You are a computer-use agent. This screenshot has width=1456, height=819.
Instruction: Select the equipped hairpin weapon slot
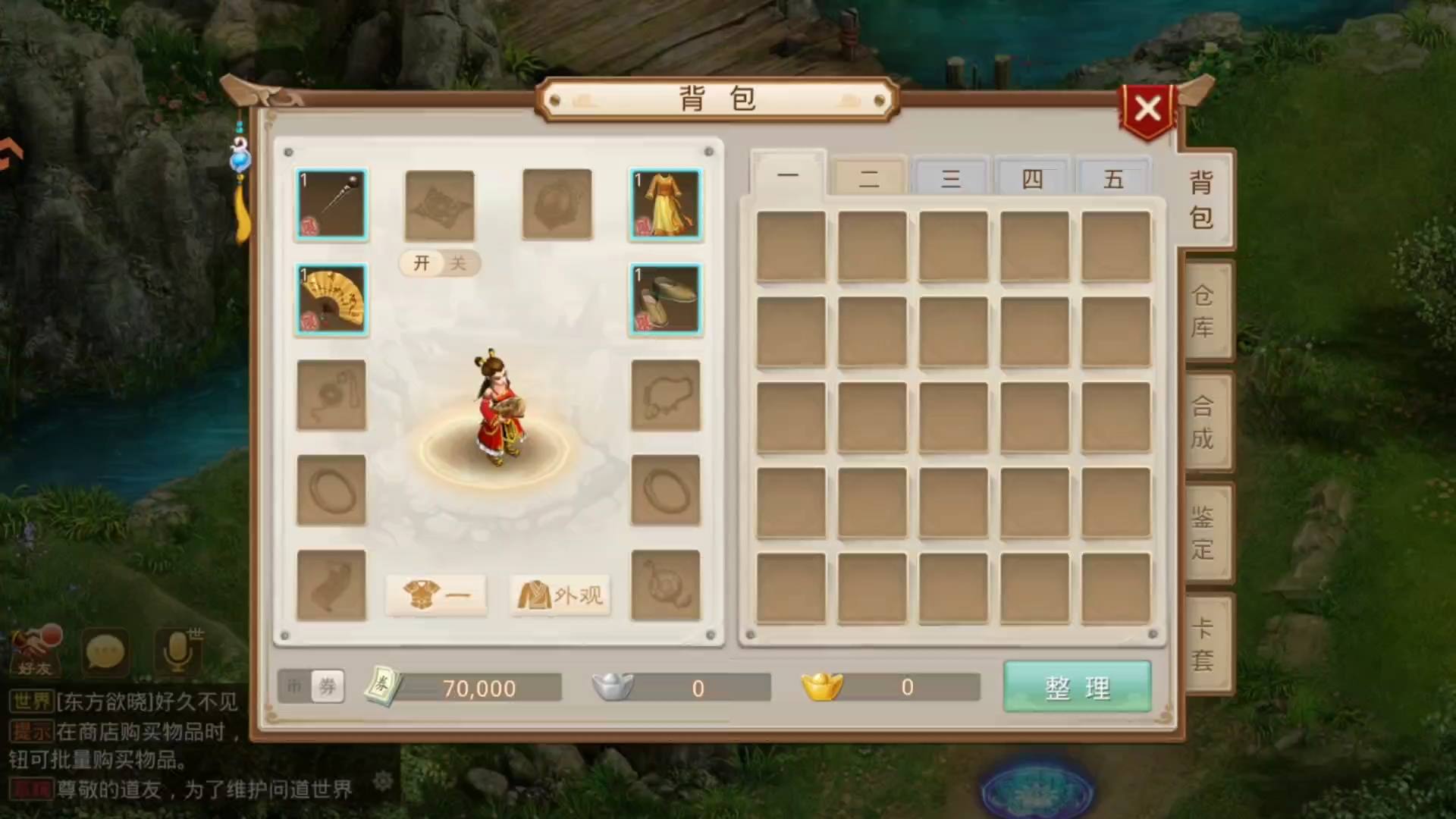click(331, 205)
